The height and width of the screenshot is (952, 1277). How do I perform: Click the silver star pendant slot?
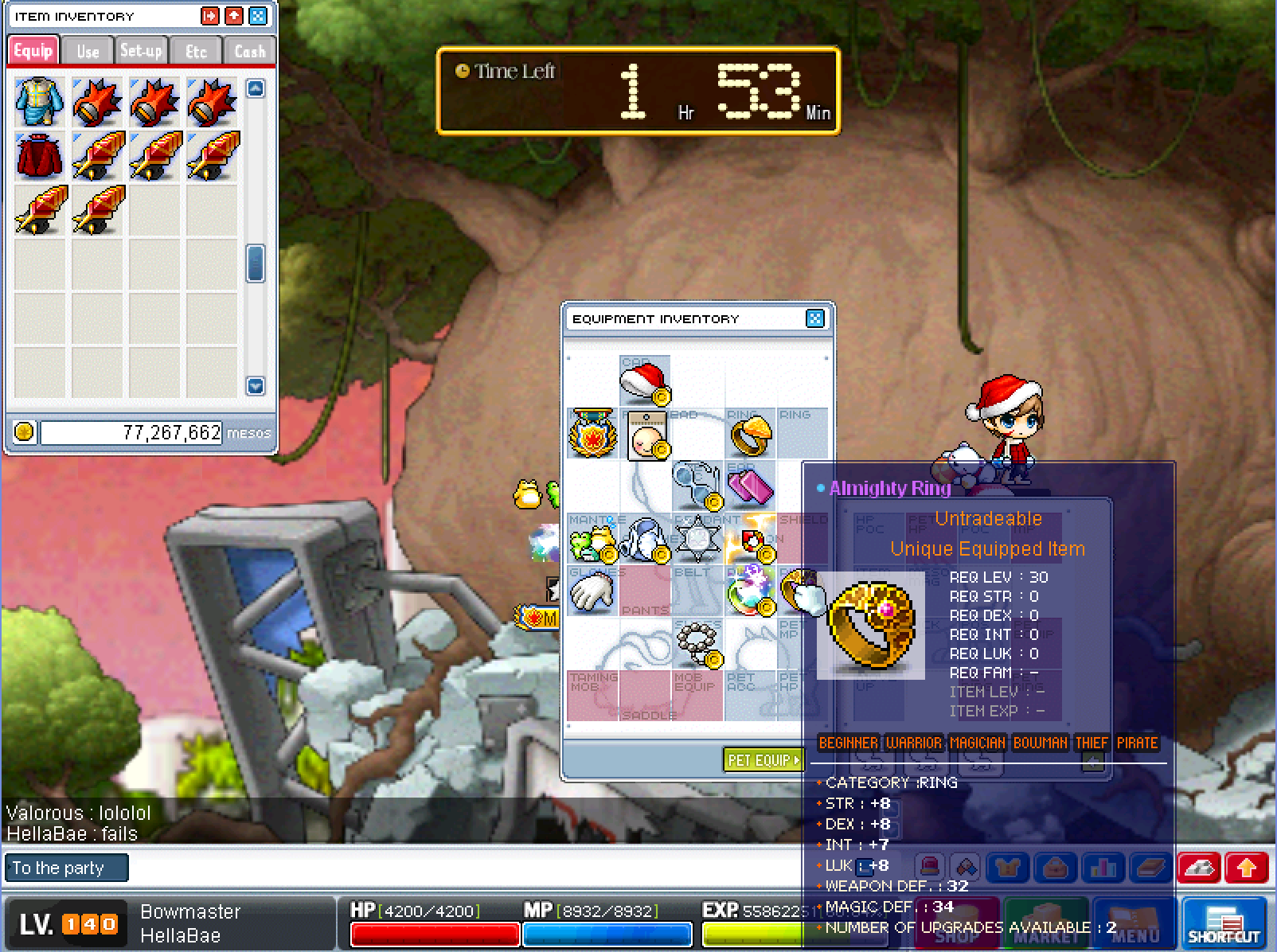click(x=697, y=539)
